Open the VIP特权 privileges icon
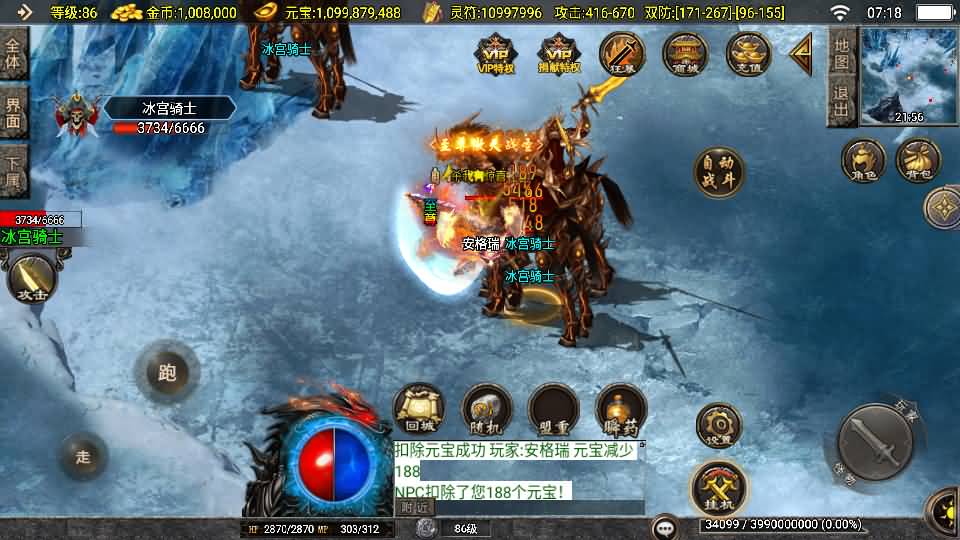The height and width of the screenshot is (540, 960). coord(495,54)
